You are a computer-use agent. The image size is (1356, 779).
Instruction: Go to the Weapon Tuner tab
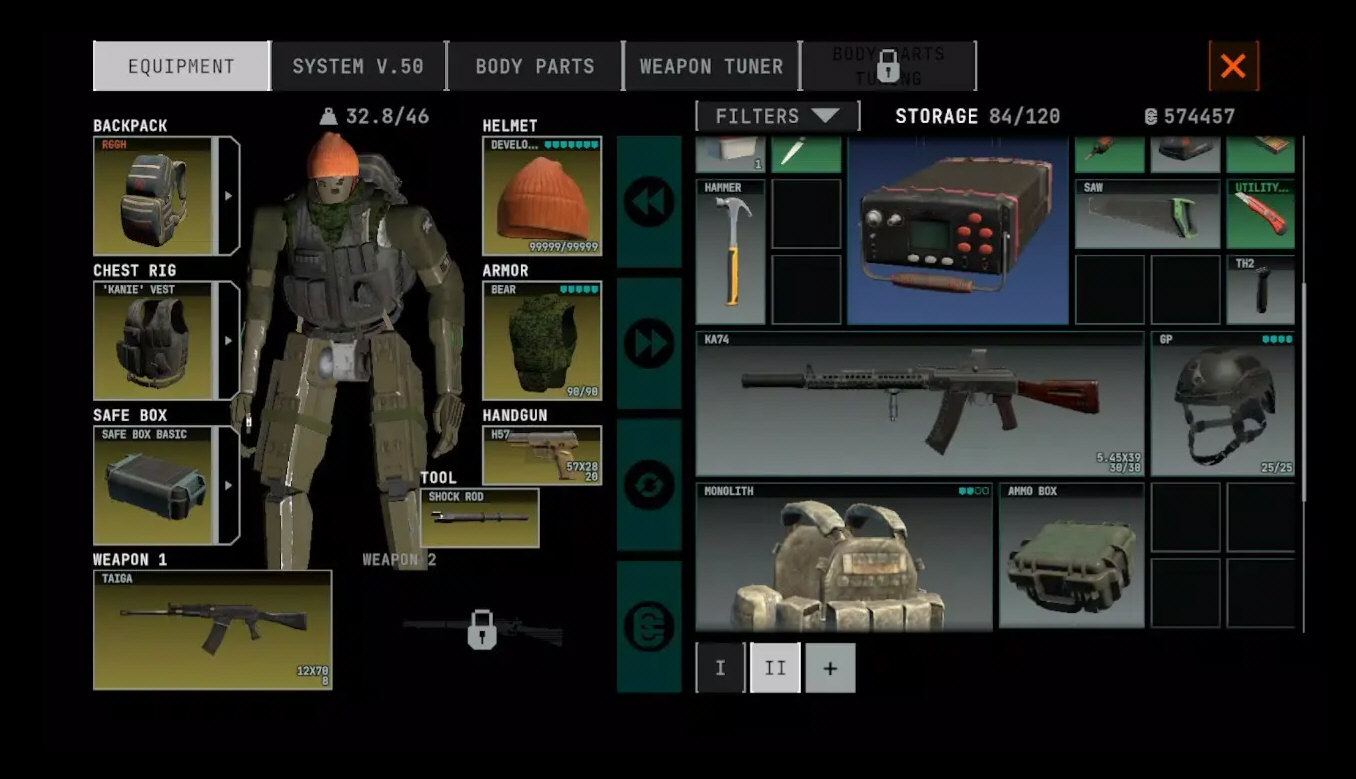tap(711, 67)
